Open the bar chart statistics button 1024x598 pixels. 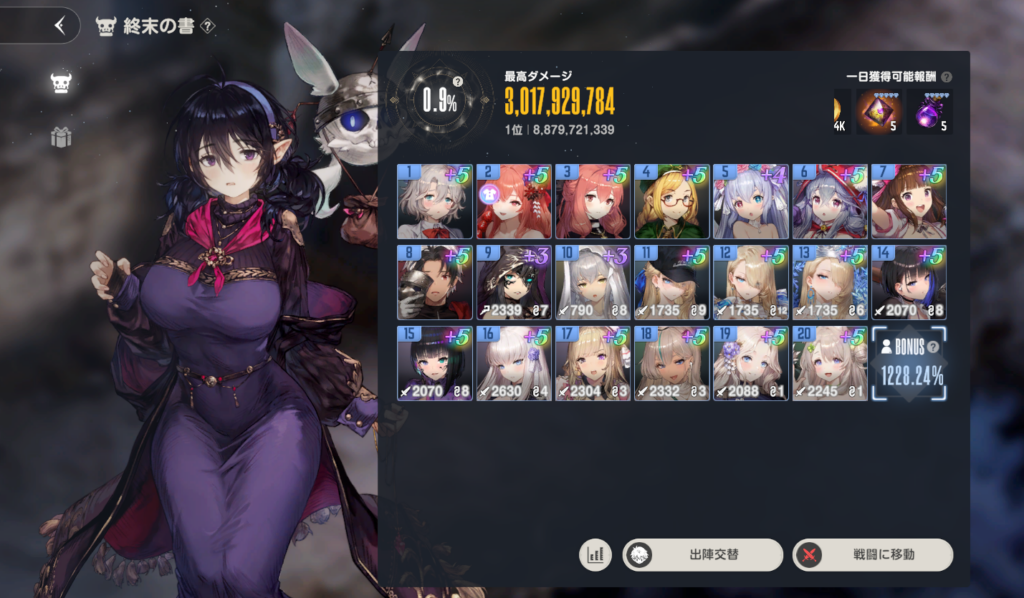(x=595, y=554)
